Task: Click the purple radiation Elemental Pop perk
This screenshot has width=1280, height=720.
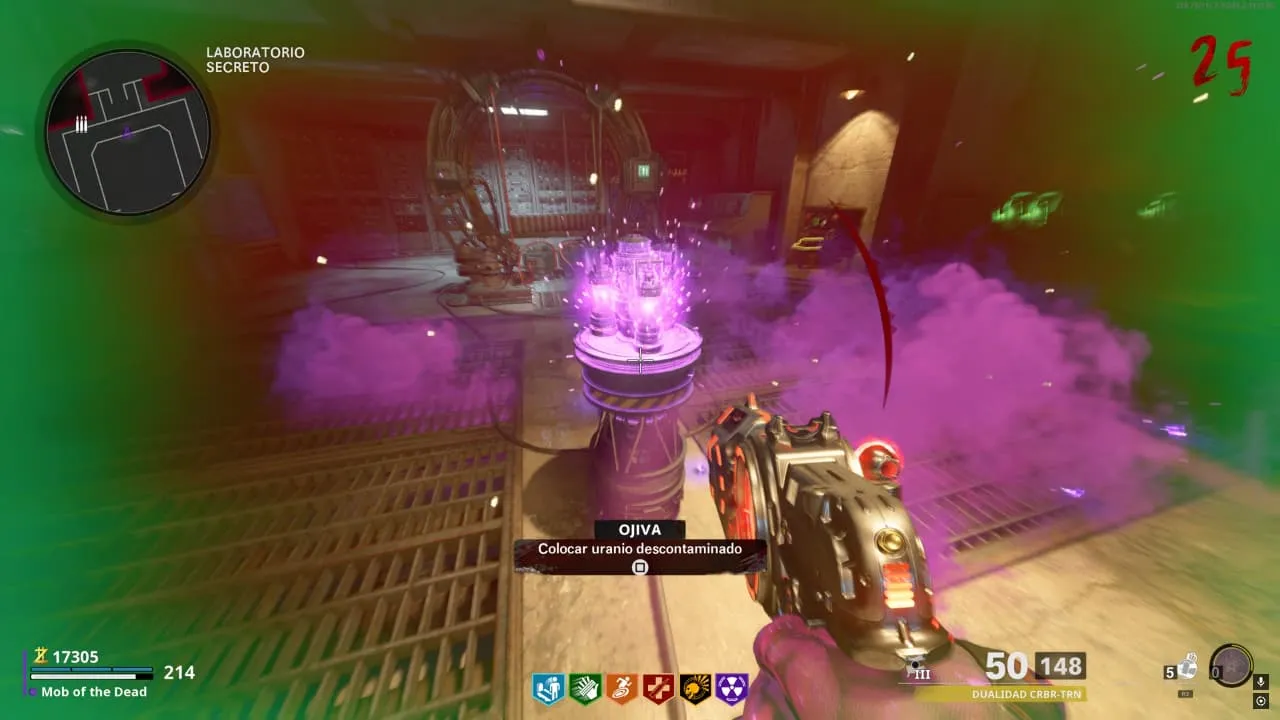Action: (732, 689)
